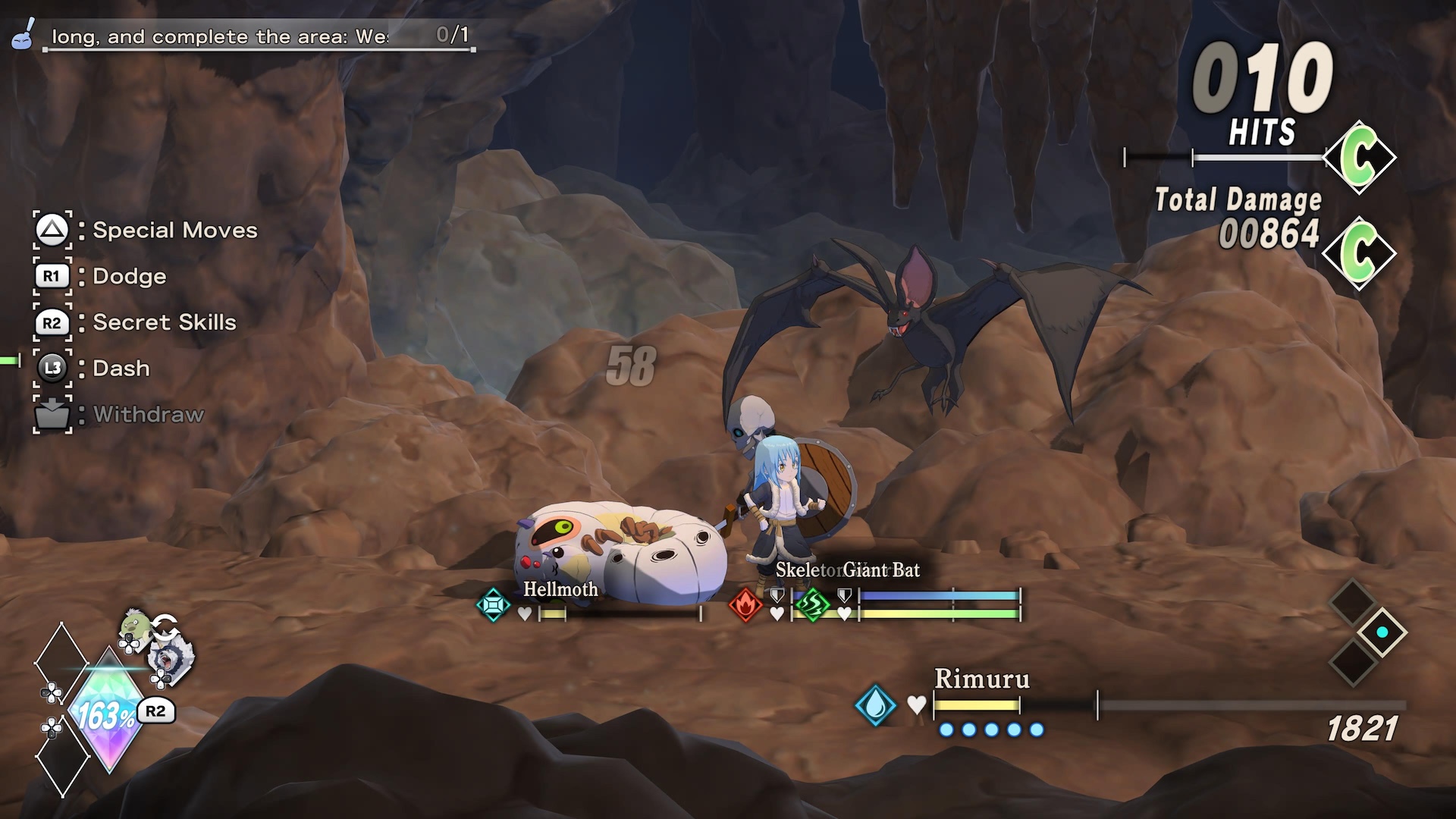1456x819 pixels.
Task: Select the greyed-out Withdraw command
Action: [x=148, y=415]
